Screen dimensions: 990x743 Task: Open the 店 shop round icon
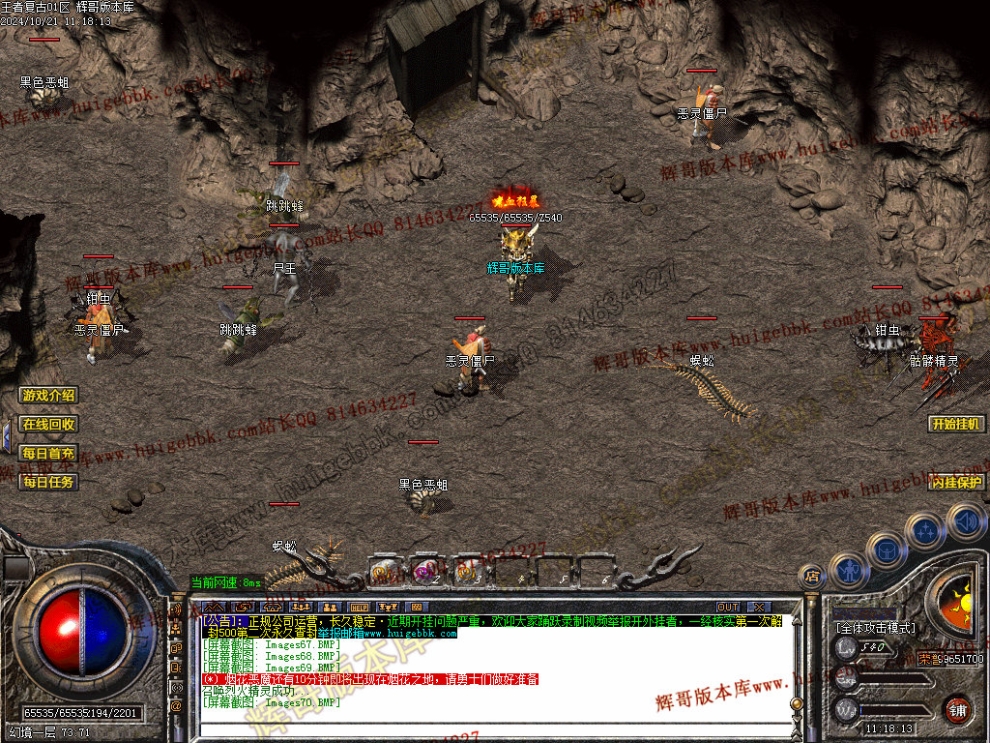(812, 576)
